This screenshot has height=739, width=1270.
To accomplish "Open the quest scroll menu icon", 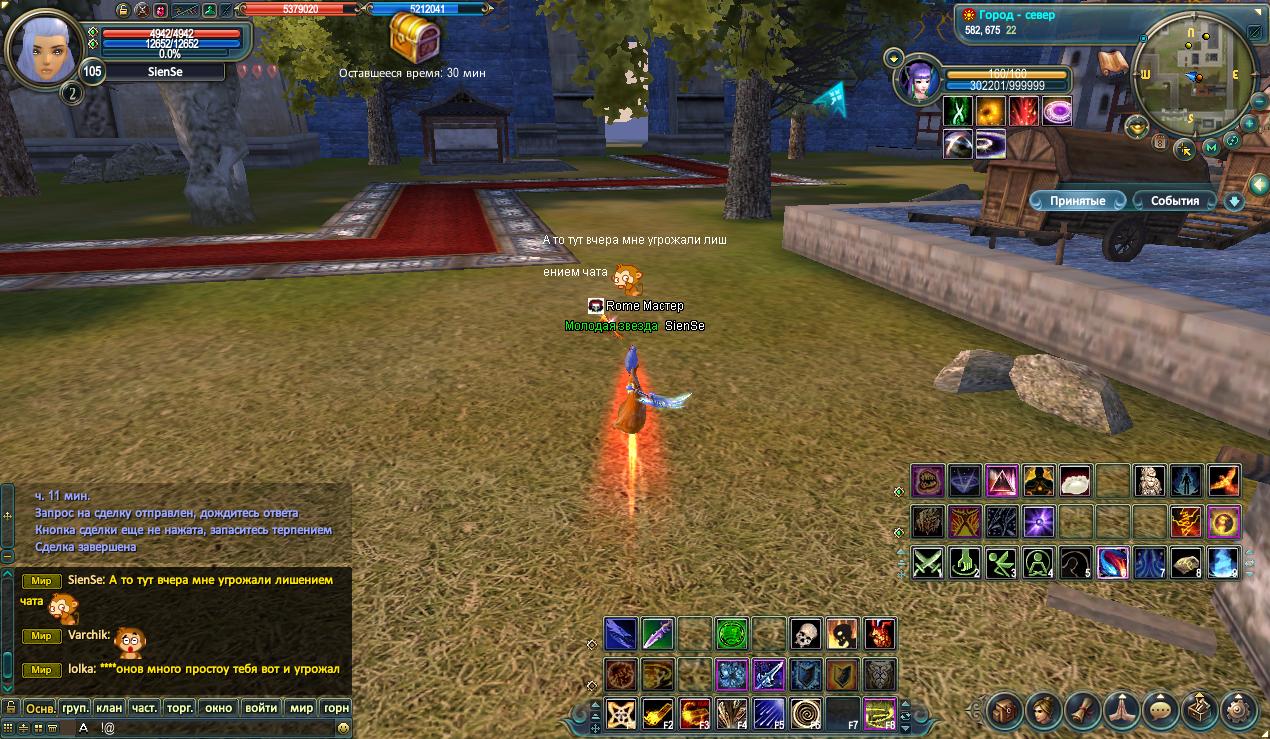I will pos(1083,711).
